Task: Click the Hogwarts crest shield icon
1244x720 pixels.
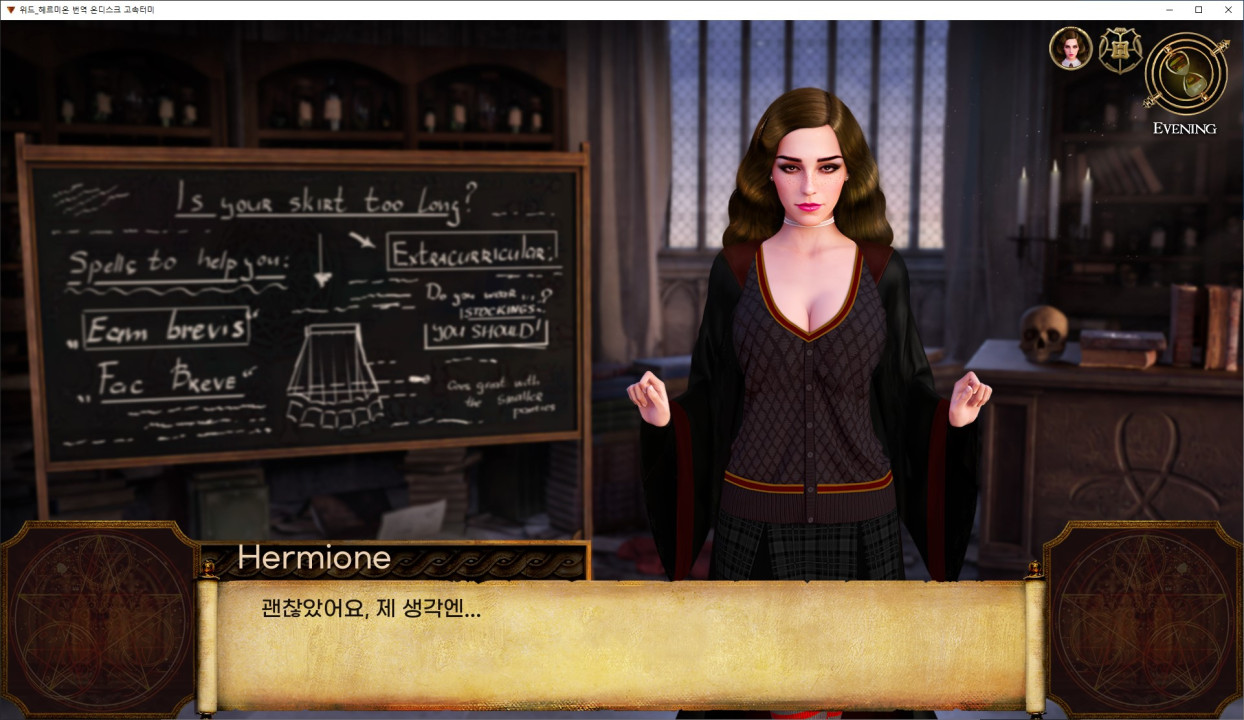Action: tap(1120, 50)
